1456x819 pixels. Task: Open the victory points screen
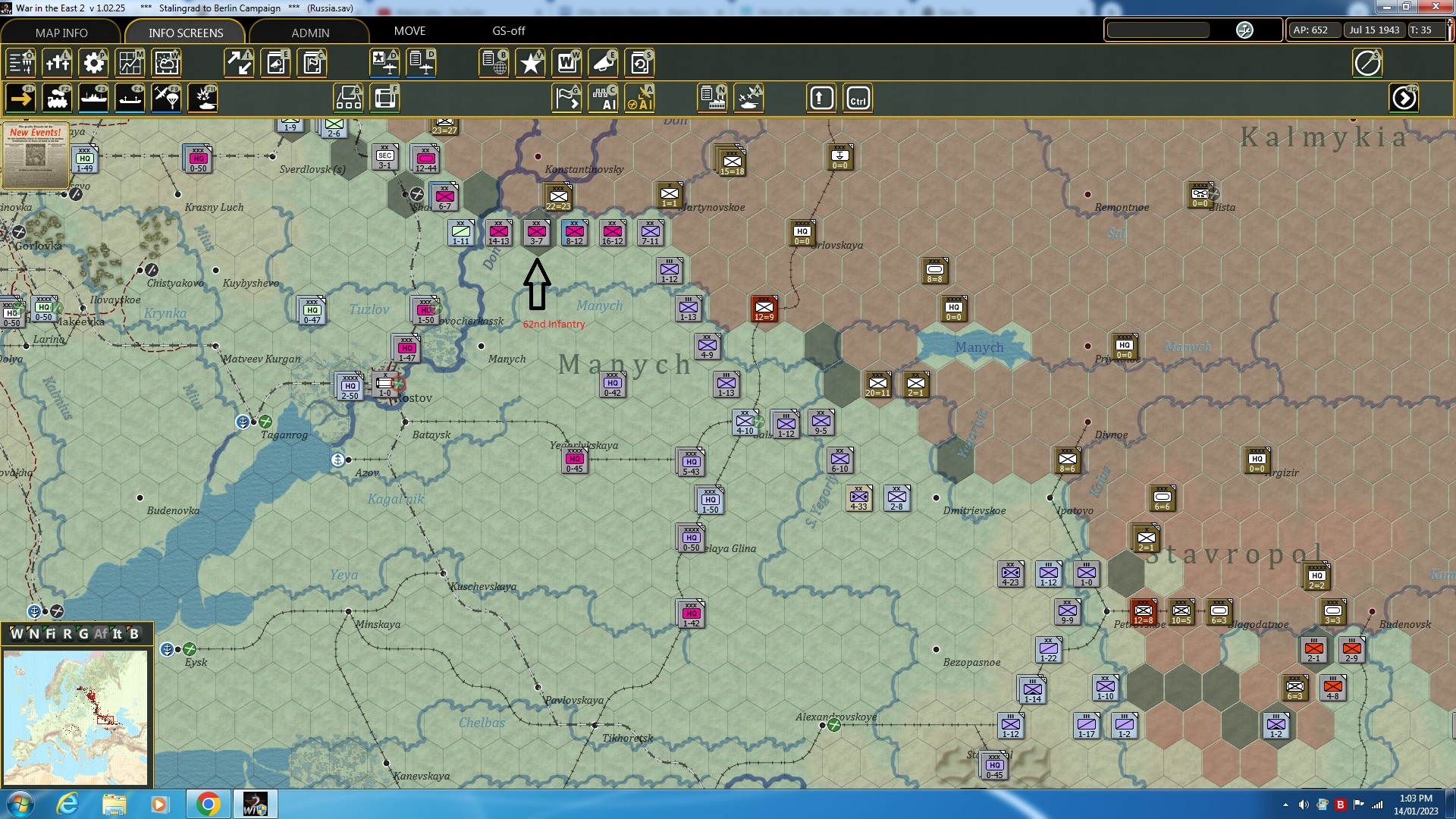[530, 64]
